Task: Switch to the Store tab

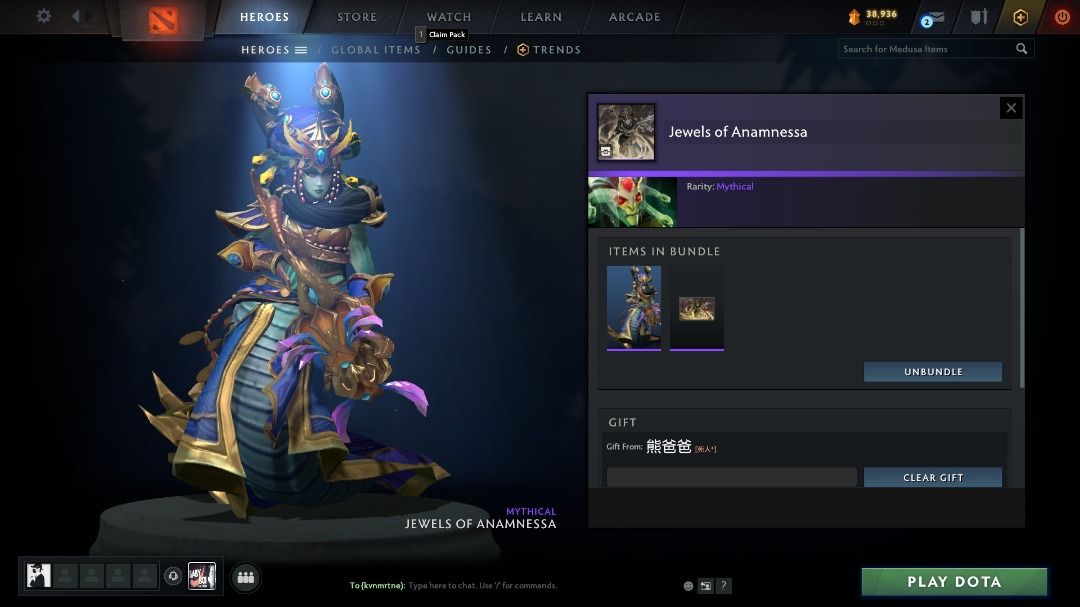Action: (x=357, y=17)
